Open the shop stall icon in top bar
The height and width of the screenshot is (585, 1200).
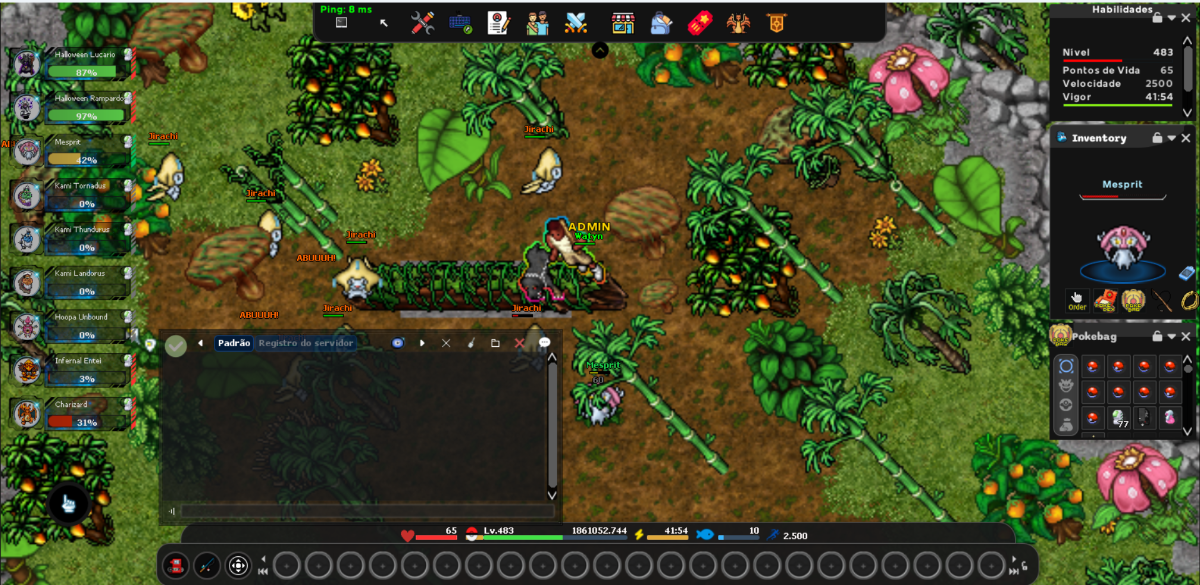tap(623, 23)
